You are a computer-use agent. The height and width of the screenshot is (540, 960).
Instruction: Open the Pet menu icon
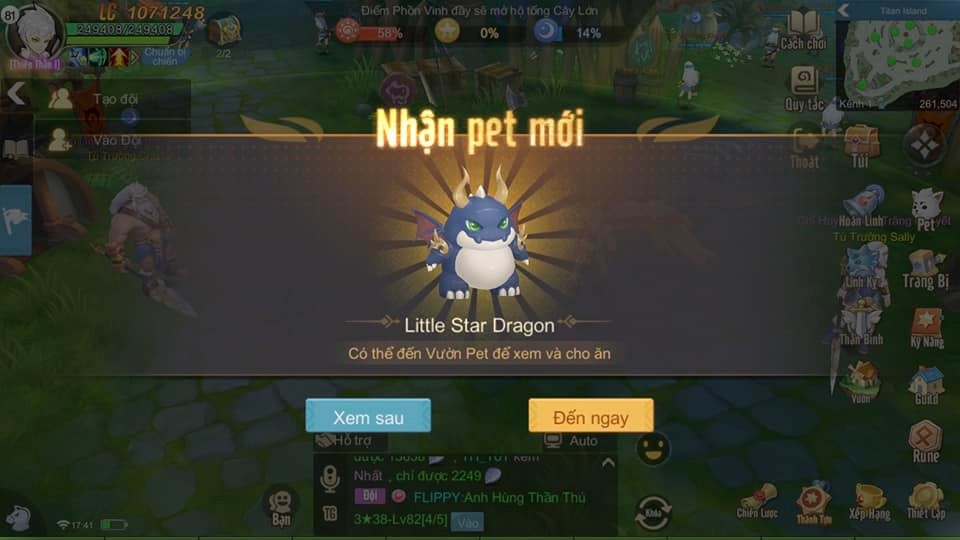[926, 208]
